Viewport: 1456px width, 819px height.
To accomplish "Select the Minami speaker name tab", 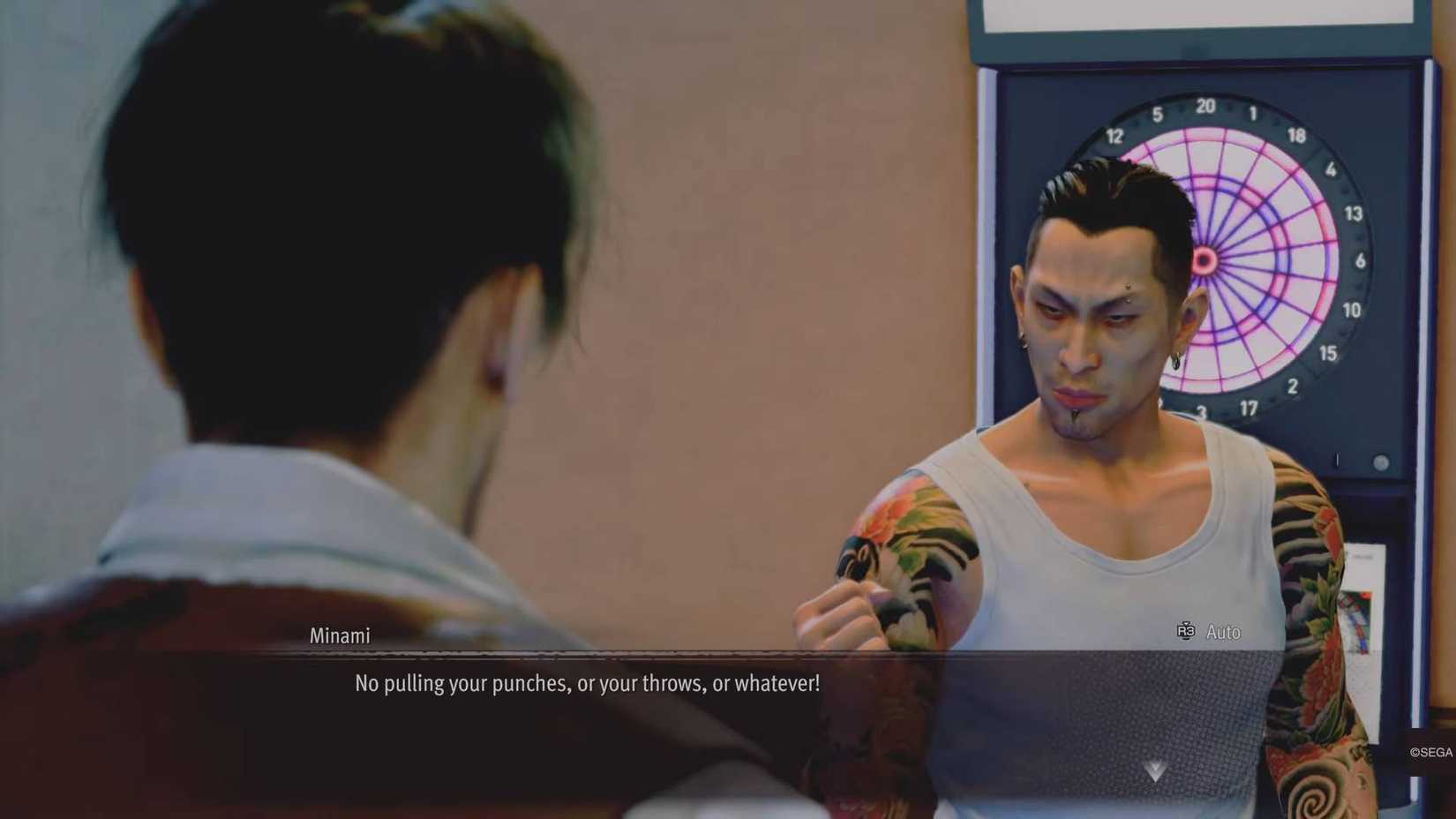I will [x=340, y=635].
